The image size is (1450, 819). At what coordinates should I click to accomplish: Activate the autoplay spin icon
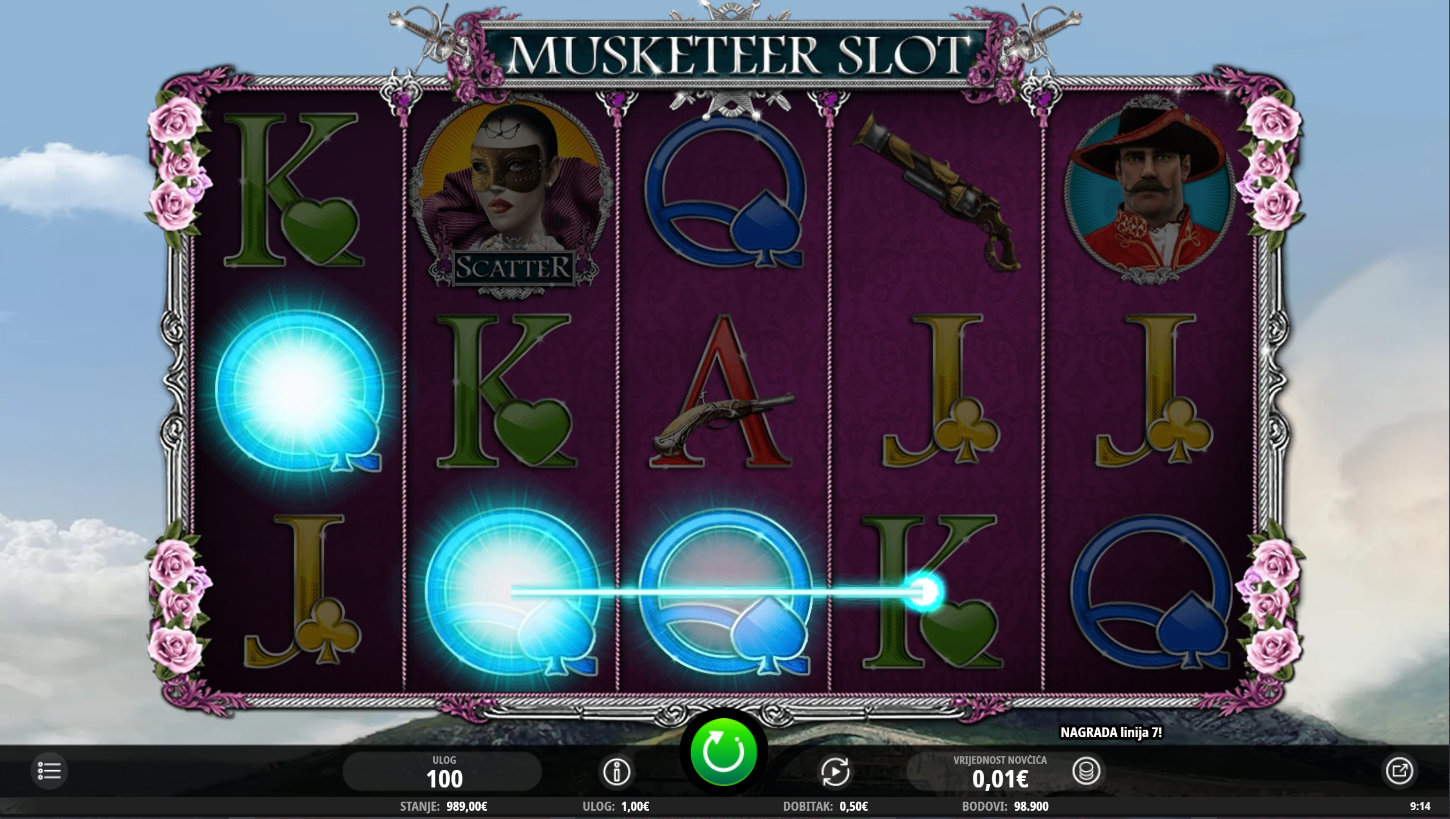(835, 772)
